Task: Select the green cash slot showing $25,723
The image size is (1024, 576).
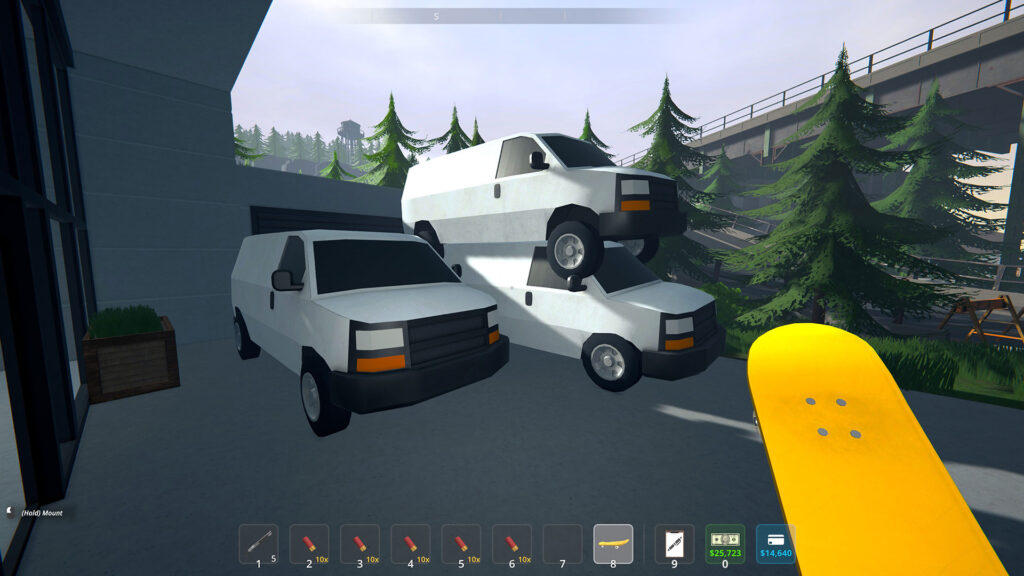Action: pos(725,544)
